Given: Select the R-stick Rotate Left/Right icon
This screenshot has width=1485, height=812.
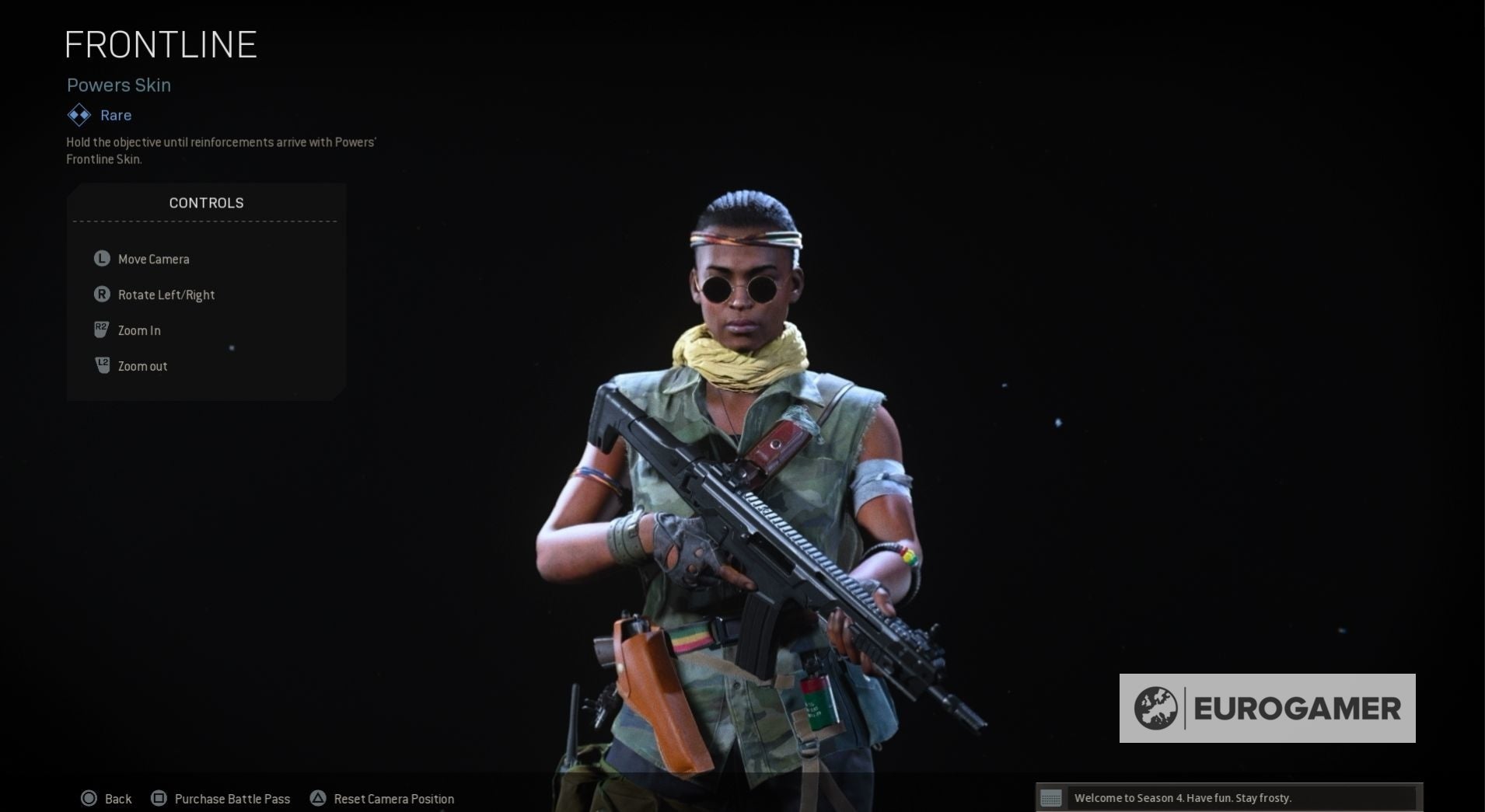Looking at the screenshot, I should coord(101,294).
